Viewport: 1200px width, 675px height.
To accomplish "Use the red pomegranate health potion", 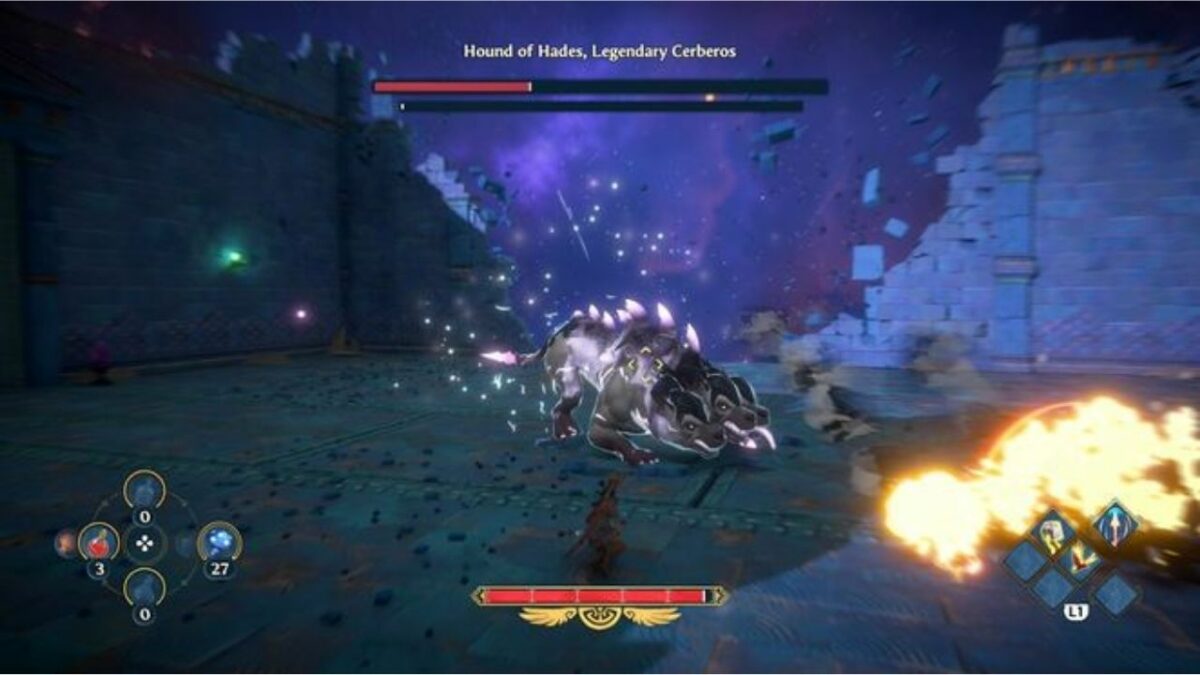I will [98, 543].
